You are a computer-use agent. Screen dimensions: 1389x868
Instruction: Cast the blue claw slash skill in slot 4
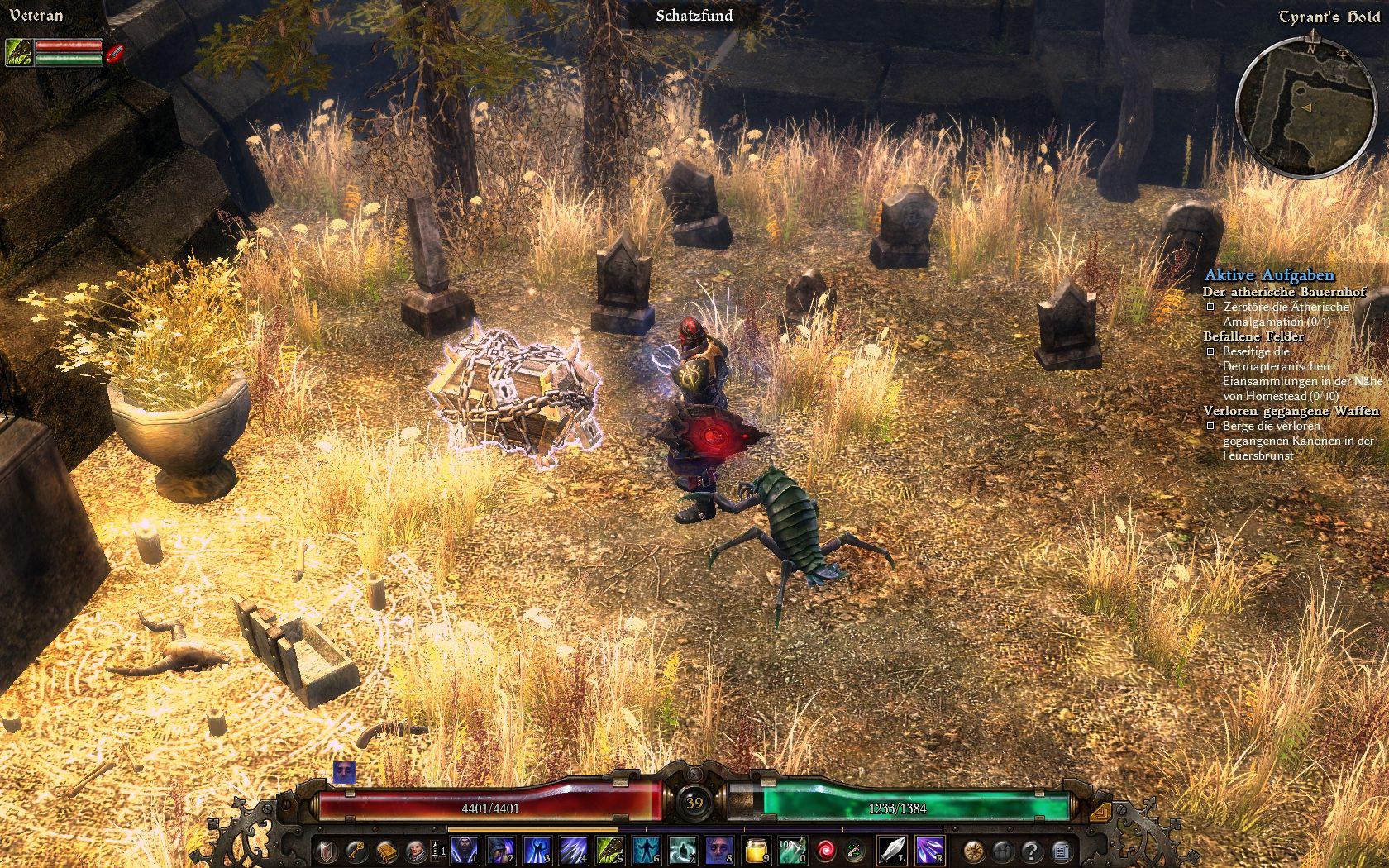click(575, 850)
